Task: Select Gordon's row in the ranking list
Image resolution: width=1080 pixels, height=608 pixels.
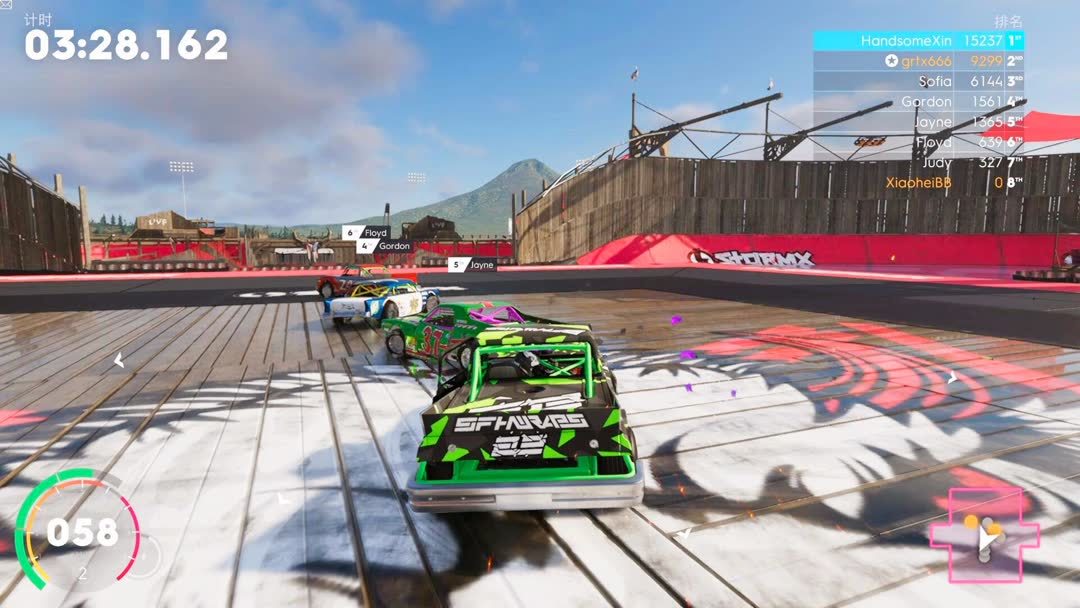Action: point(918,102)
